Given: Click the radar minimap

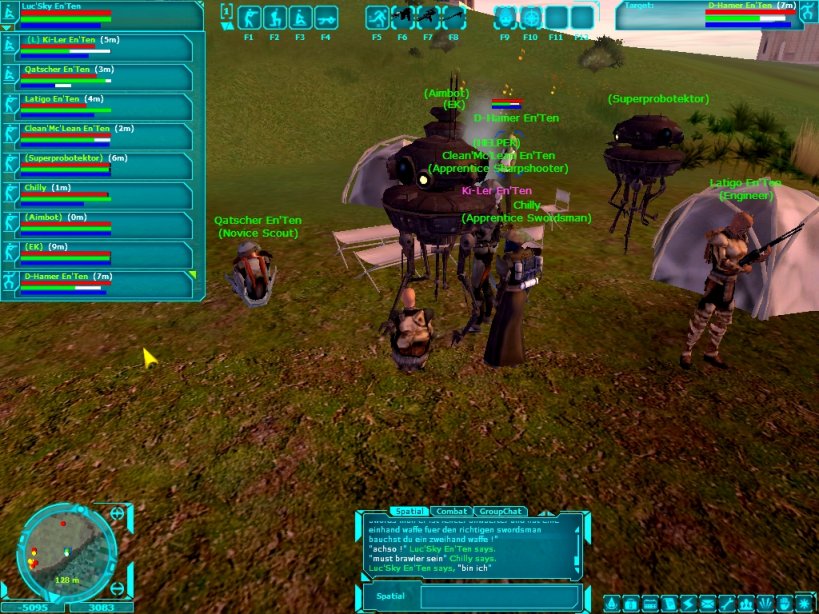Looking at the screenshot, I should [68, 552].
